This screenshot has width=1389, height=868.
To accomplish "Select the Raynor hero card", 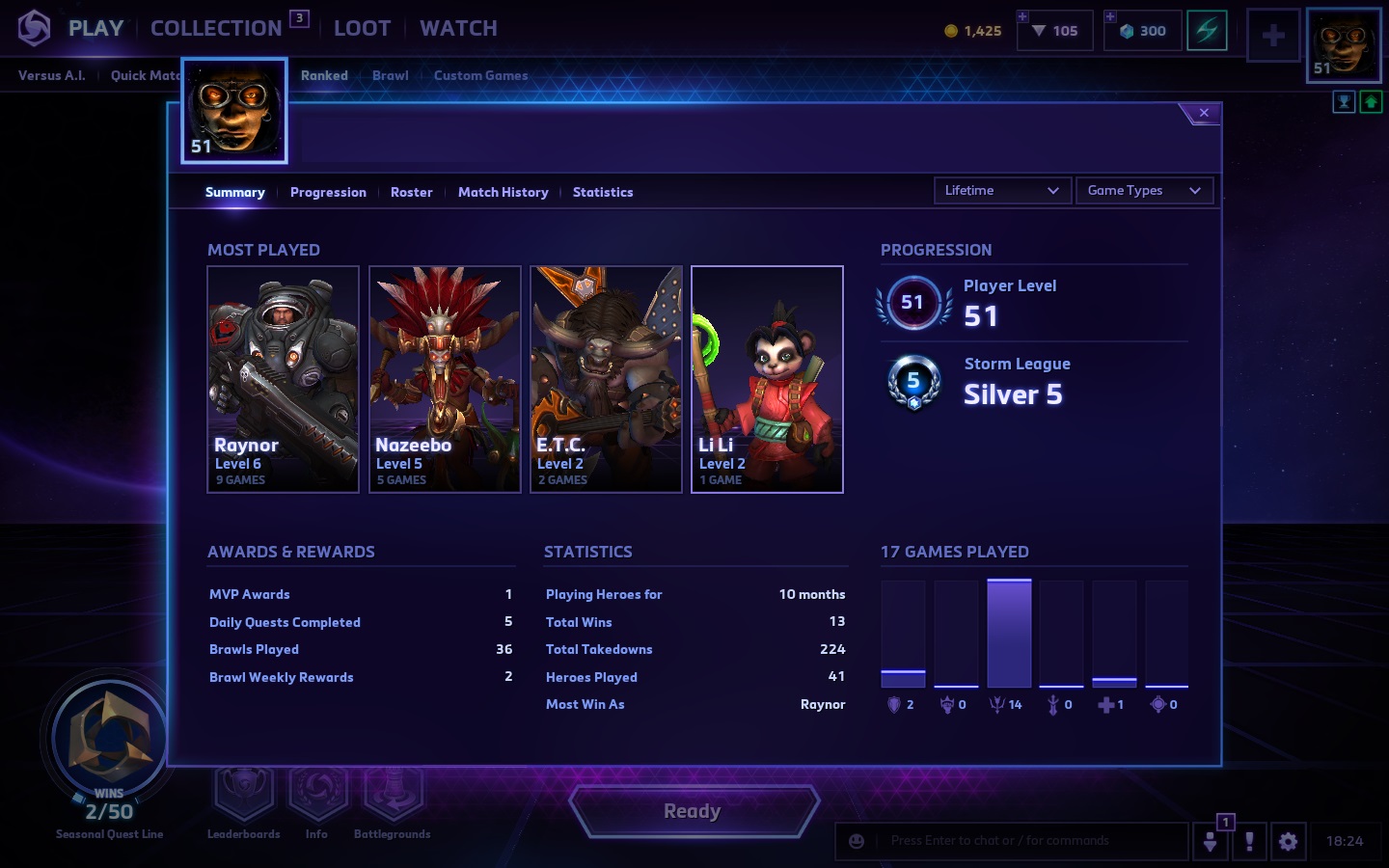I will pos(284,379).
